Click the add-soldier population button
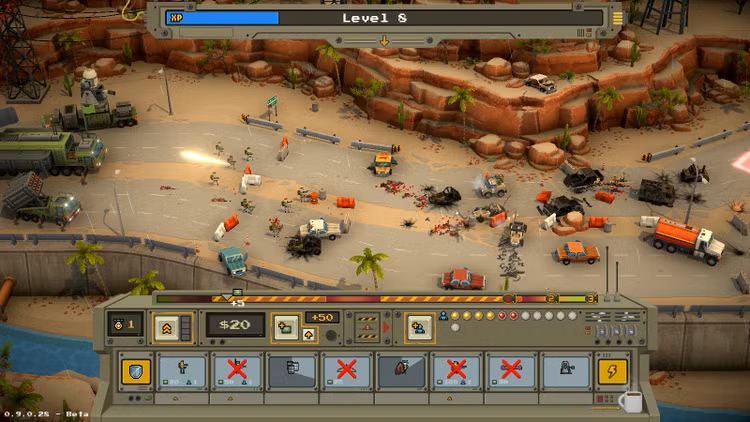 [x=419, y=326]
